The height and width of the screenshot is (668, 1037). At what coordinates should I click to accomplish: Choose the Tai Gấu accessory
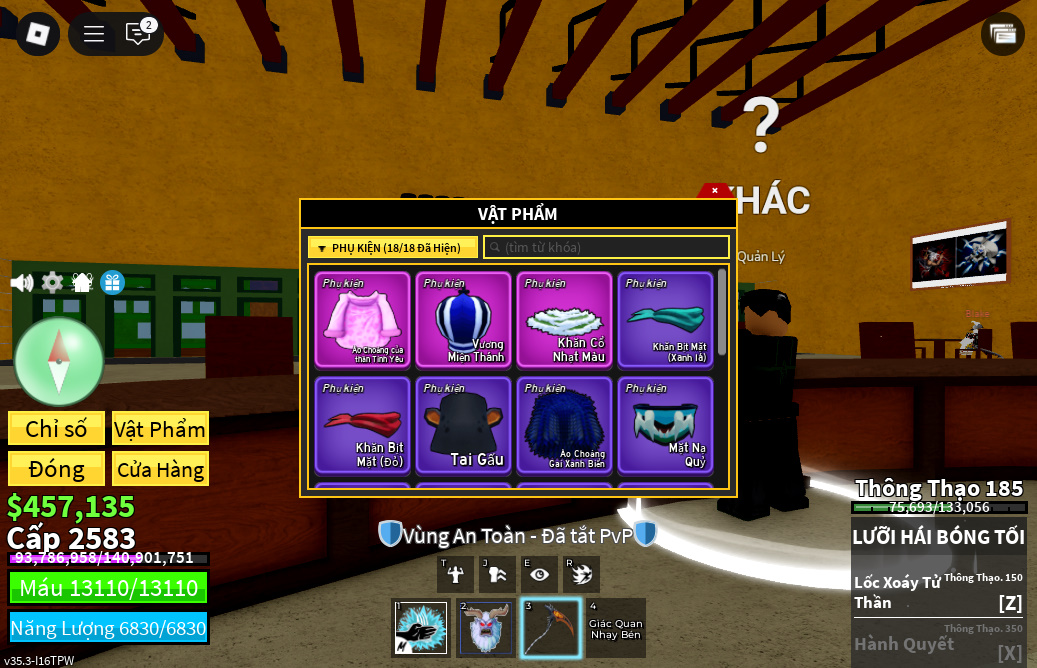pyautogui.click(x=463, y=424)
